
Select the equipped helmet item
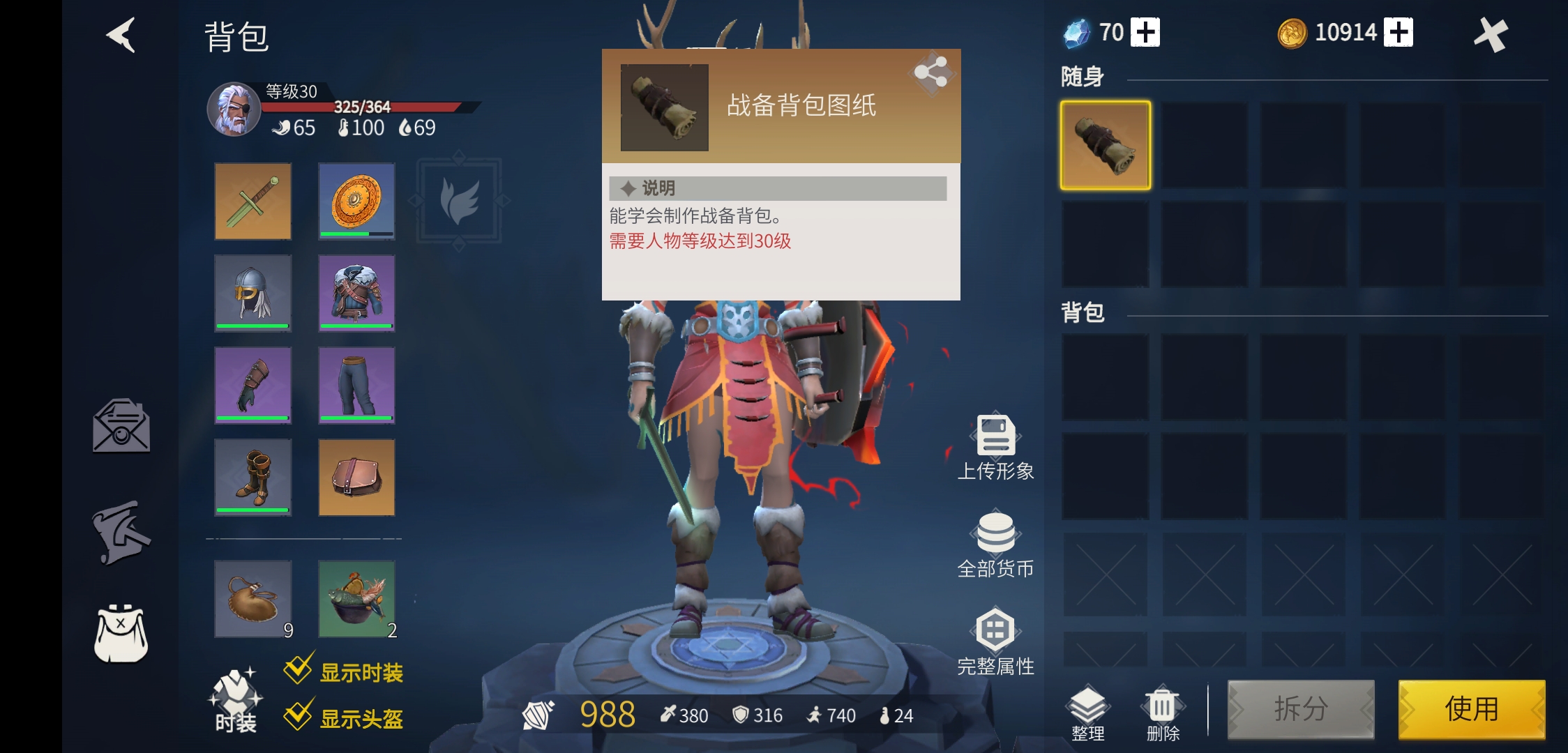[252, 293]
